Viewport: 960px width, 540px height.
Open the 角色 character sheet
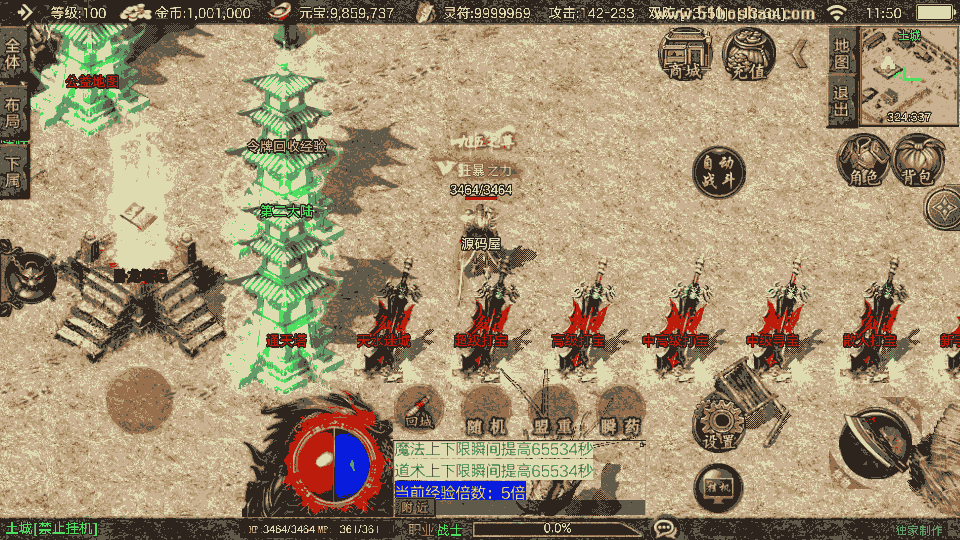click(862, 162)
